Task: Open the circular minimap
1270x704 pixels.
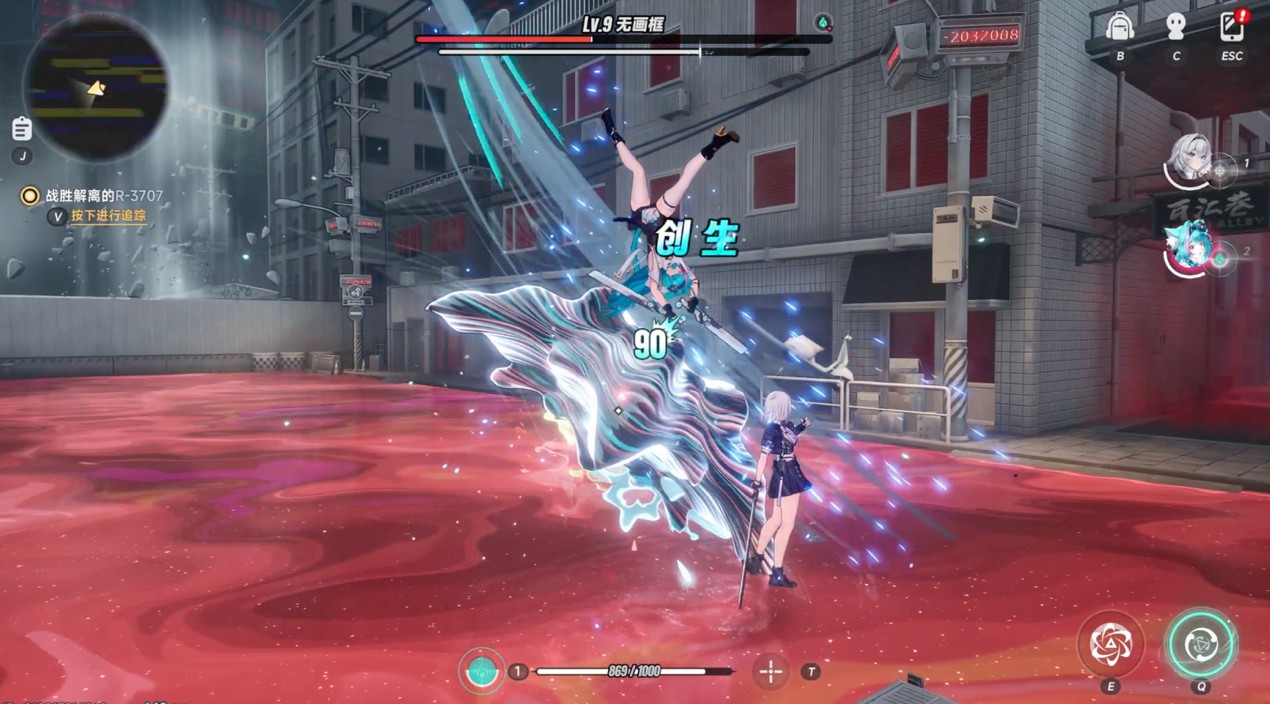Action: coord(96,86)
